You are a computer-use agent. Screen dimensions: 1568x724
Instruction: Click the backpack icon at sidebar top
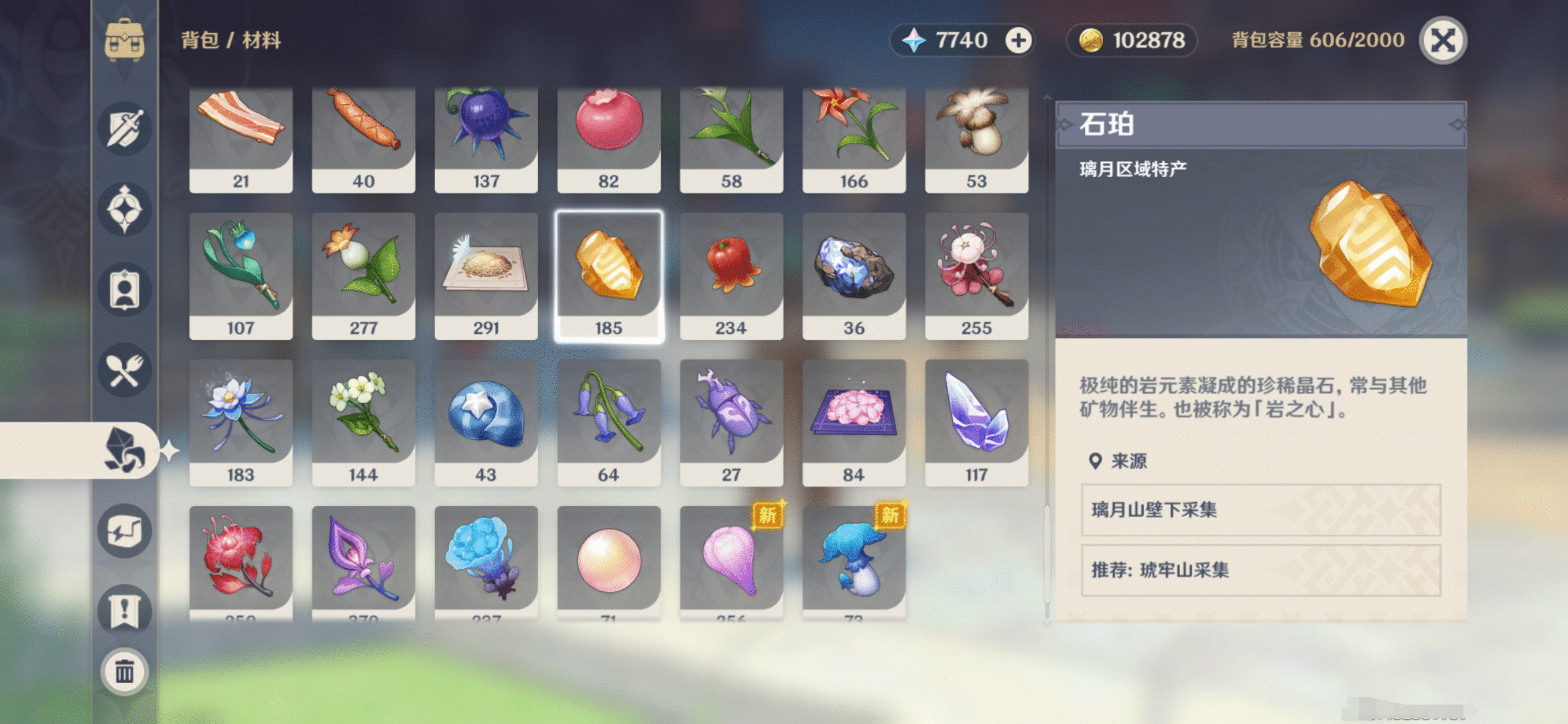[x=125, y=40]
